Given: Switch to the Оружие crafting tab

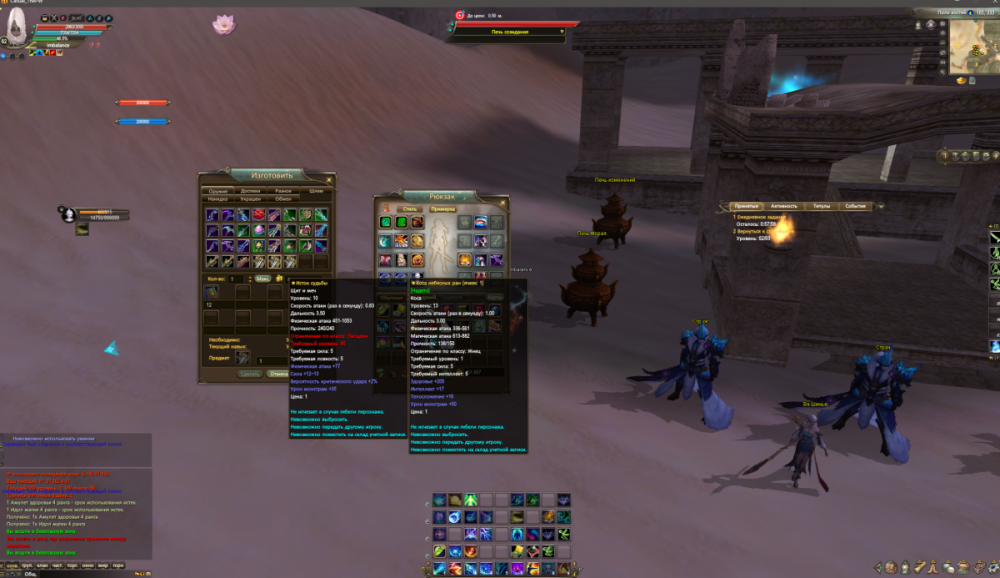Looking at the screenshot, I should (x=218, y=190).
